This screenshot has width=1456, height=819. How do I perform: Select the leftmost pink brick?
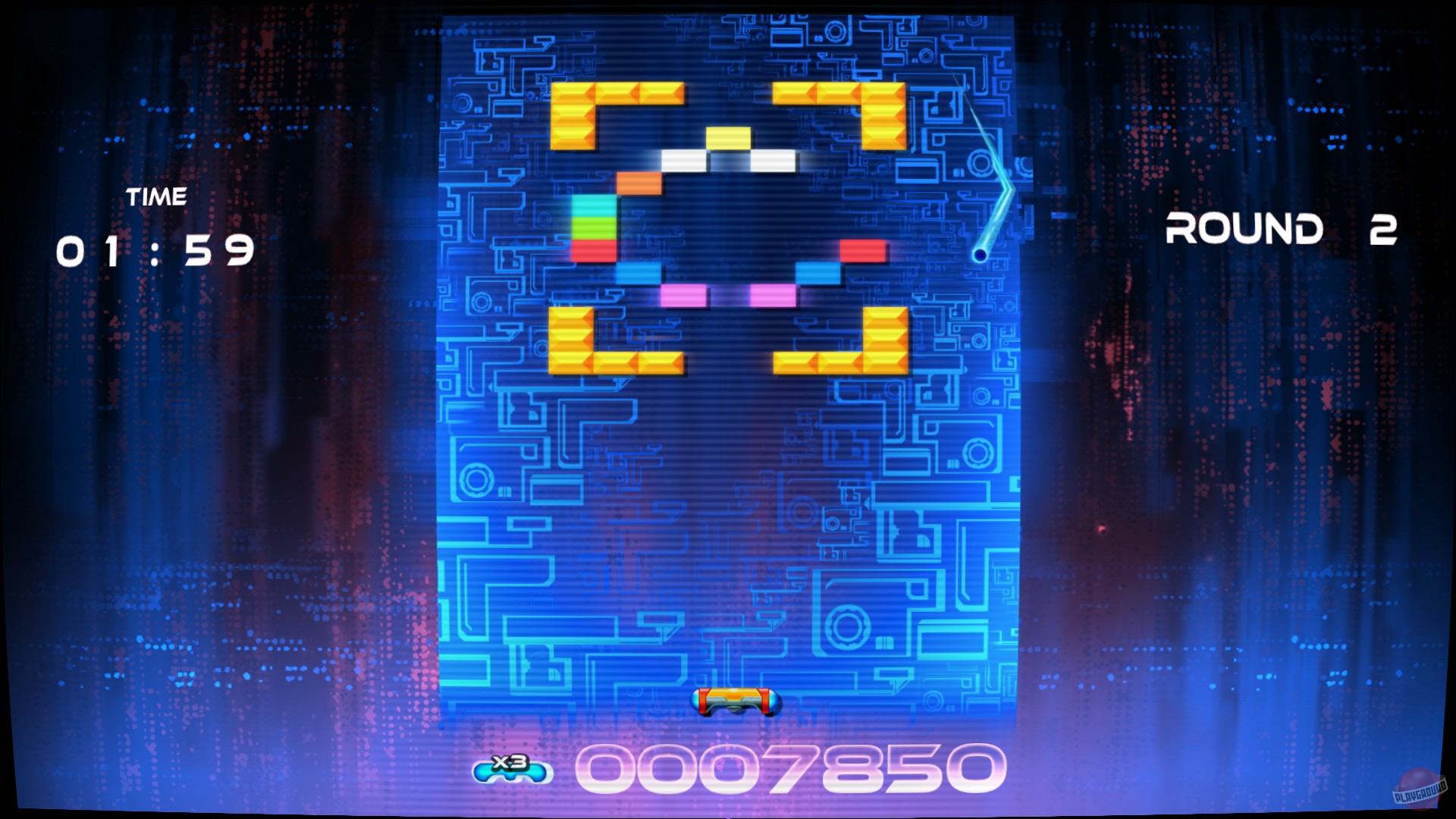coord(684,296)
